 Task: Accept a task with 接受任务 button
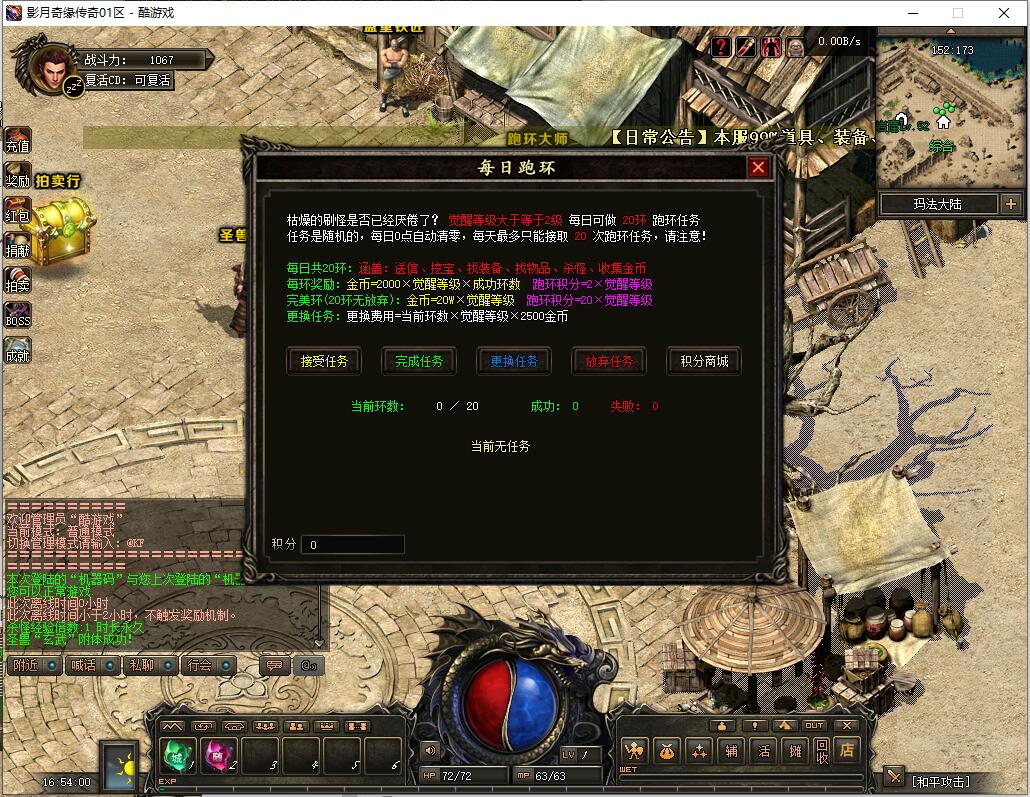pos(324,361)
